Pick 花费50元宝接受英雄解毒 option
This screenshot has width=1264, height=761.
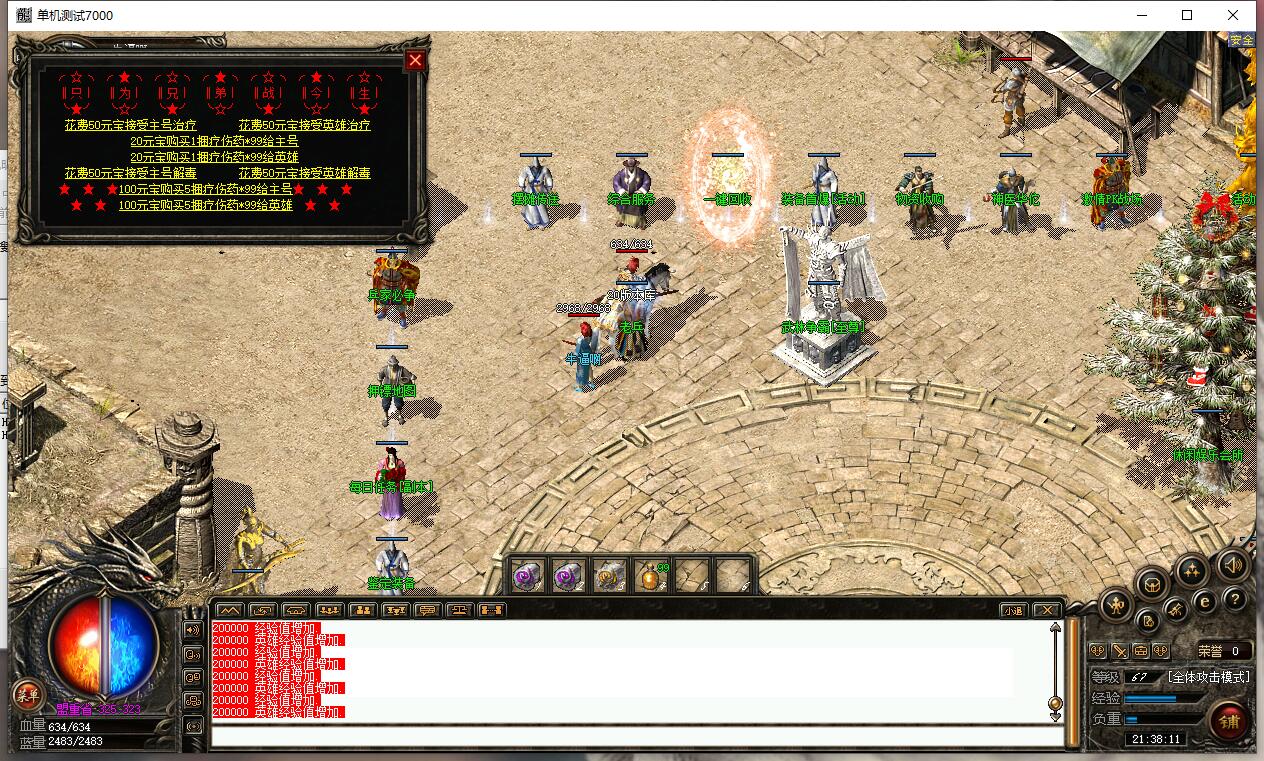tap(304, 173)
